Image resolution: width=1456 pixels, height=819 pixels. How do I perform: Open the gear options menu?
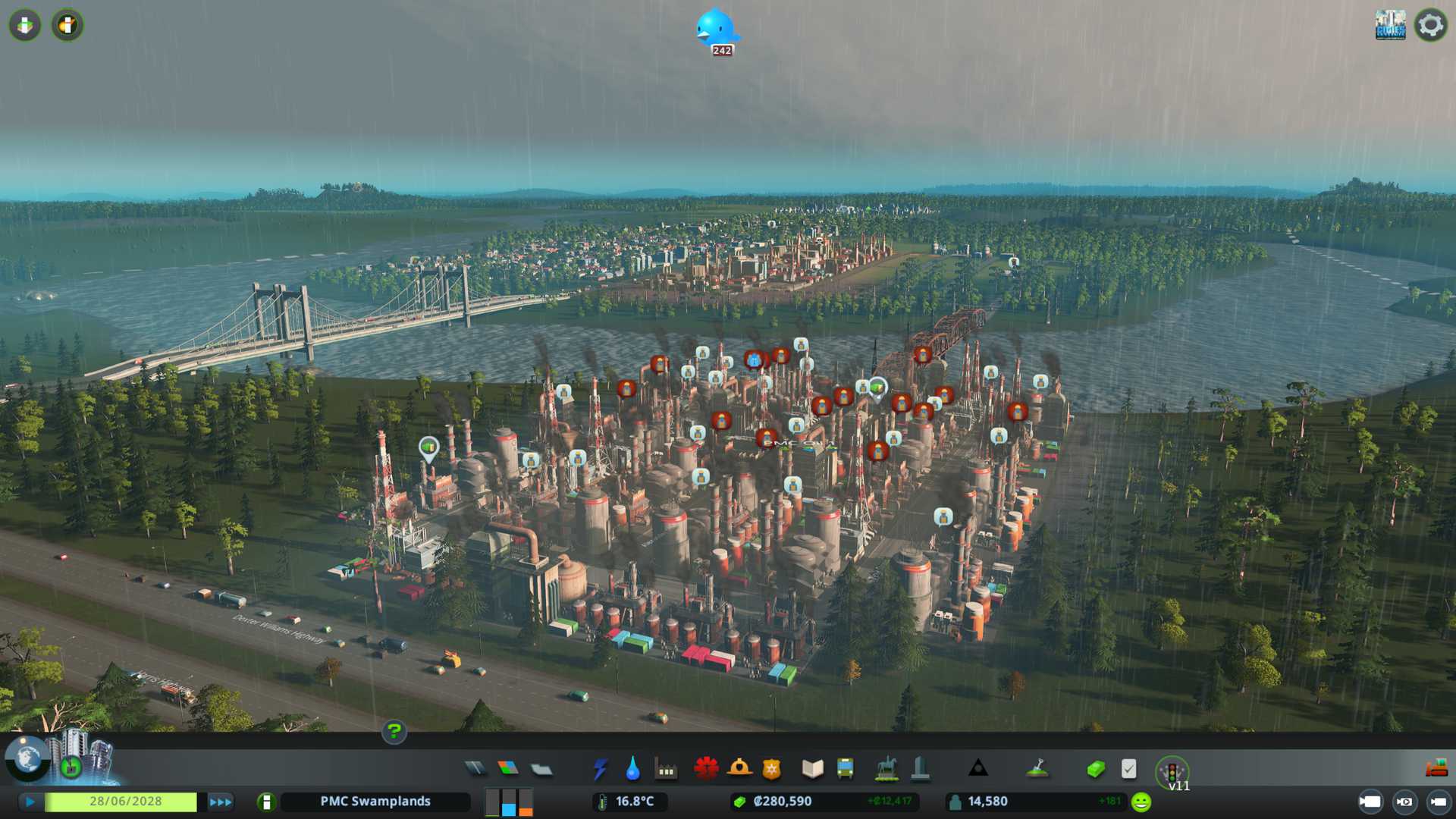tap(1430, 25)
